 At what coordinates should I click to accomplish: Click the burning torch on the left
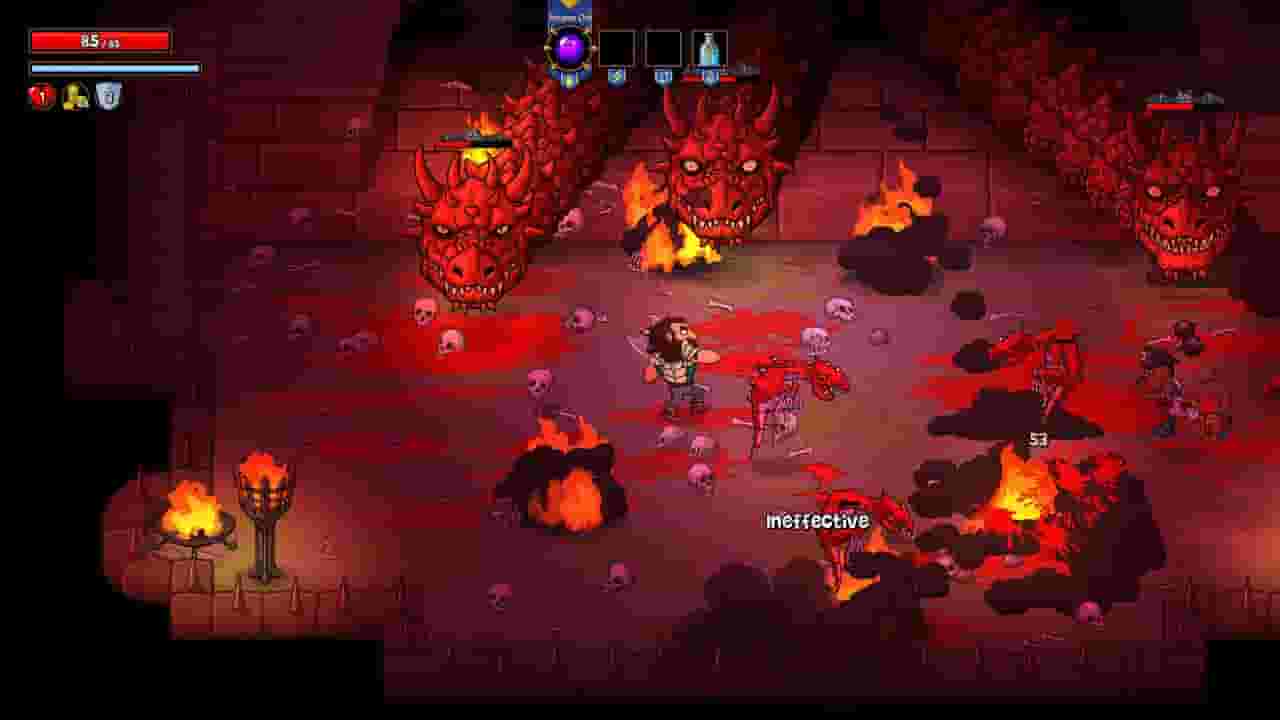pos(265,490)
